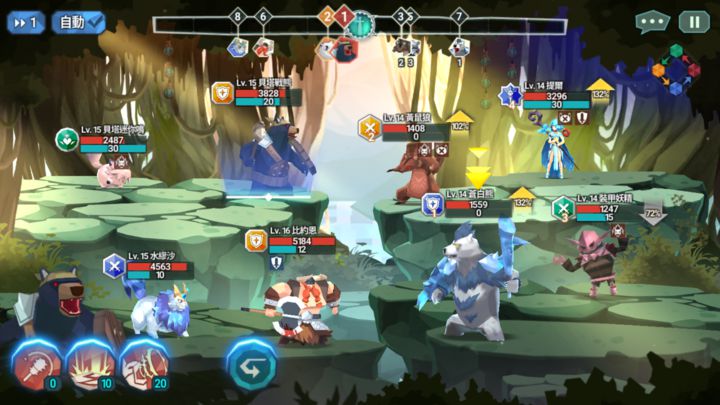Toggle the 自動 auto-battle checkbox

(x=81, y=21)
